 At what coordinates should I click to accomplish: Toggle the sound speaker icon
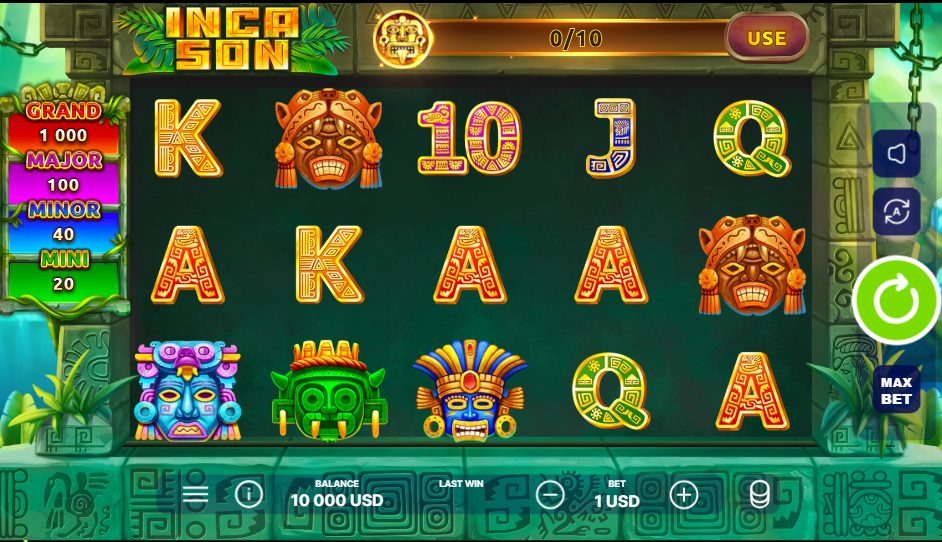point(896,153)
